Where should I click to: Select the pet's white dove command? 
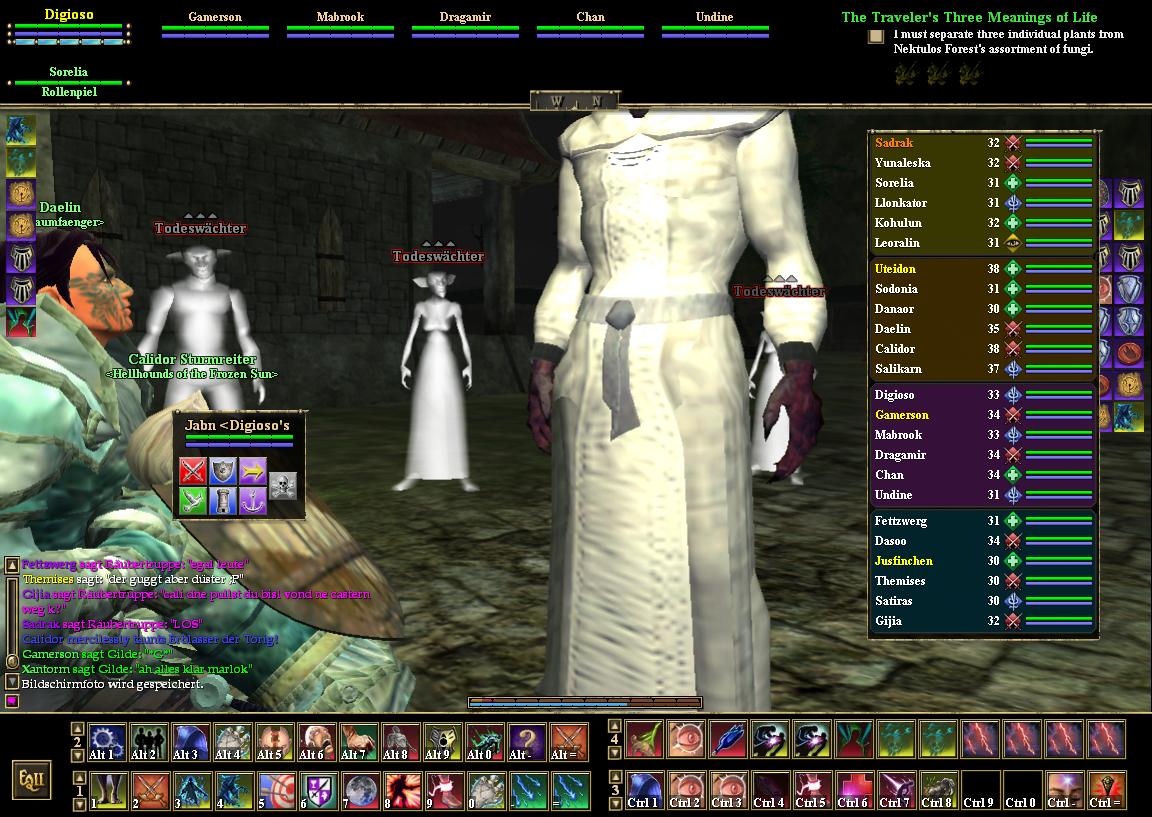click(x=193, y=500)
